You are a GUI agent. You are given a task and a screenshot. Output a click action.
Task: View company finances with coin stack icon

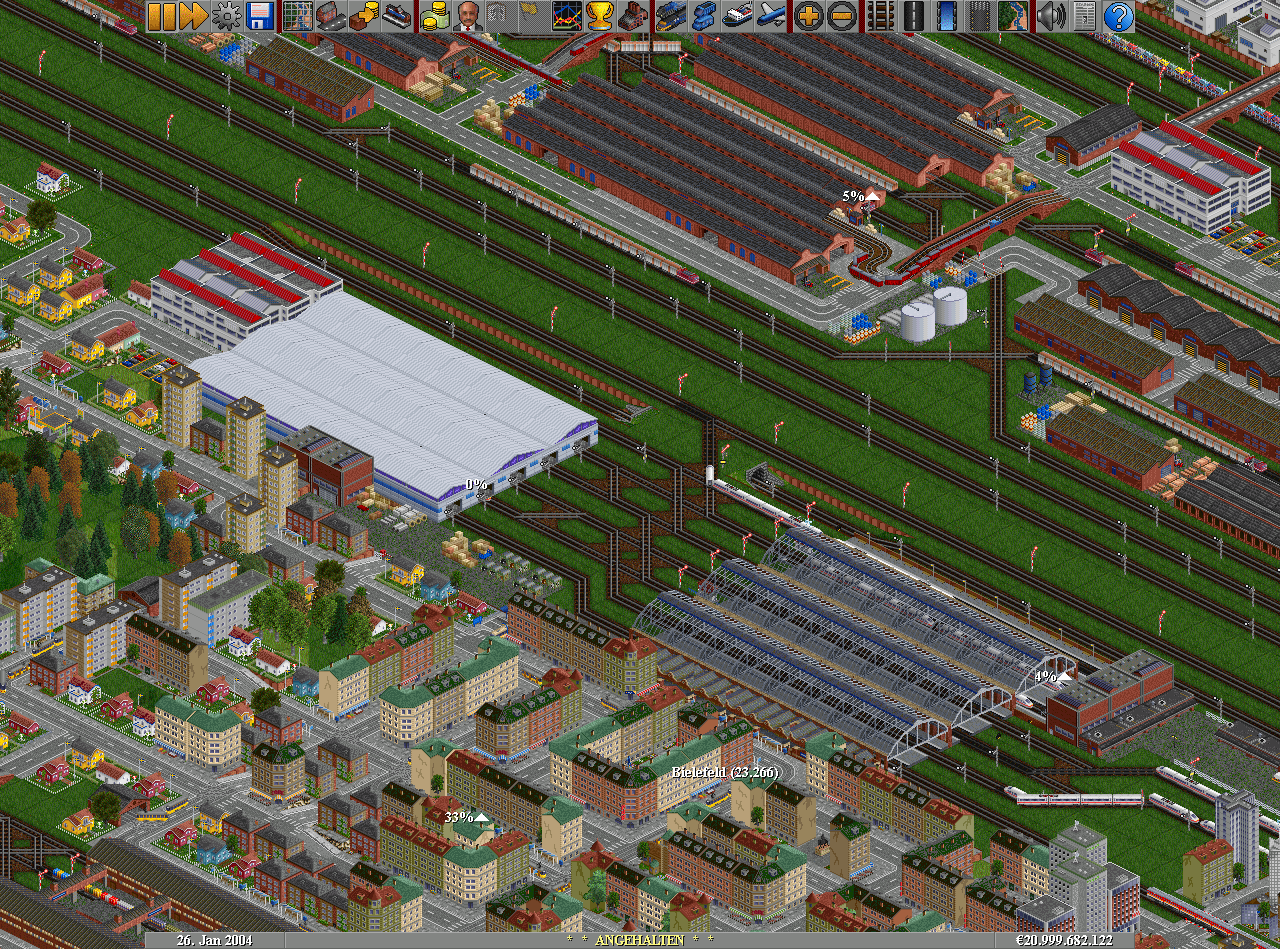coord(435,15)
